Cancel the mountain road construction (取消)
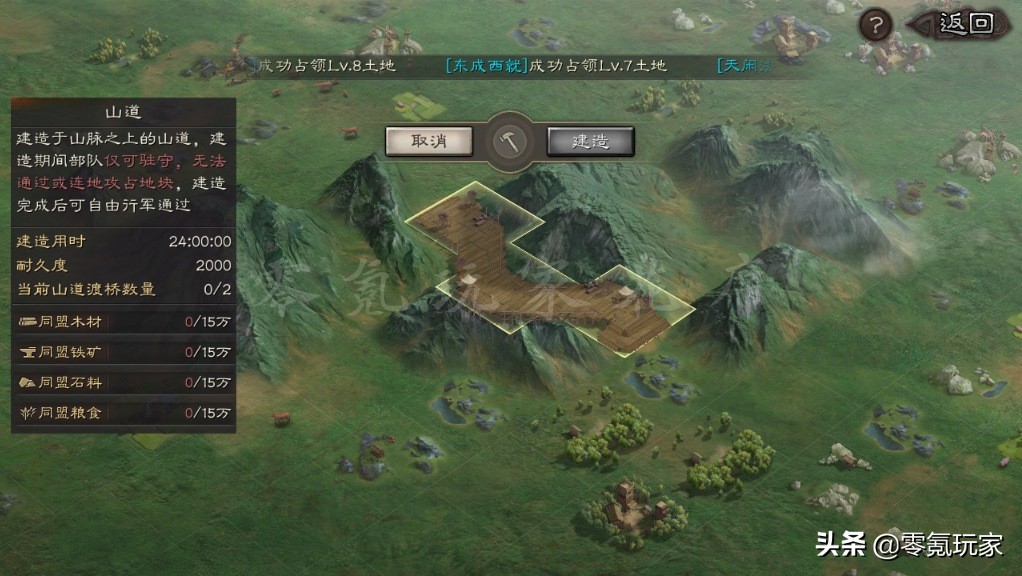 pos(429,141)
